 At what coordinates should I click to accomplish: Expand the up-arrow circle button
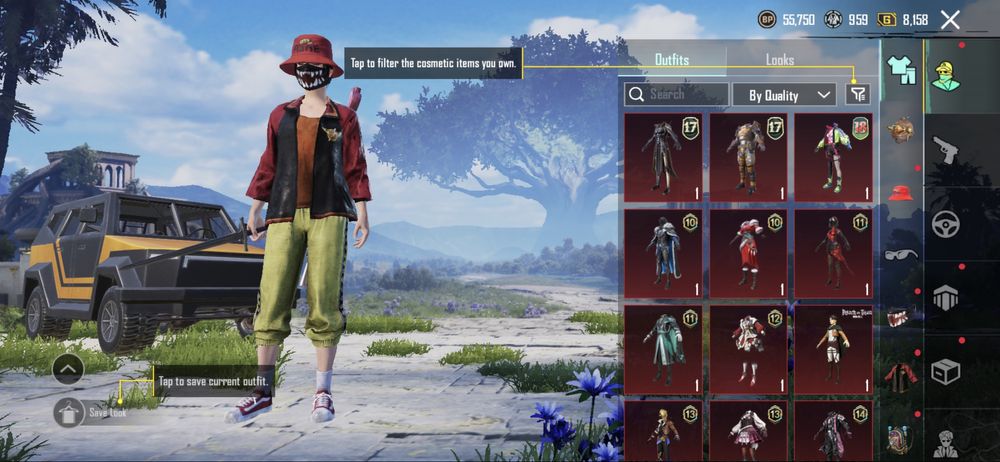68,369
